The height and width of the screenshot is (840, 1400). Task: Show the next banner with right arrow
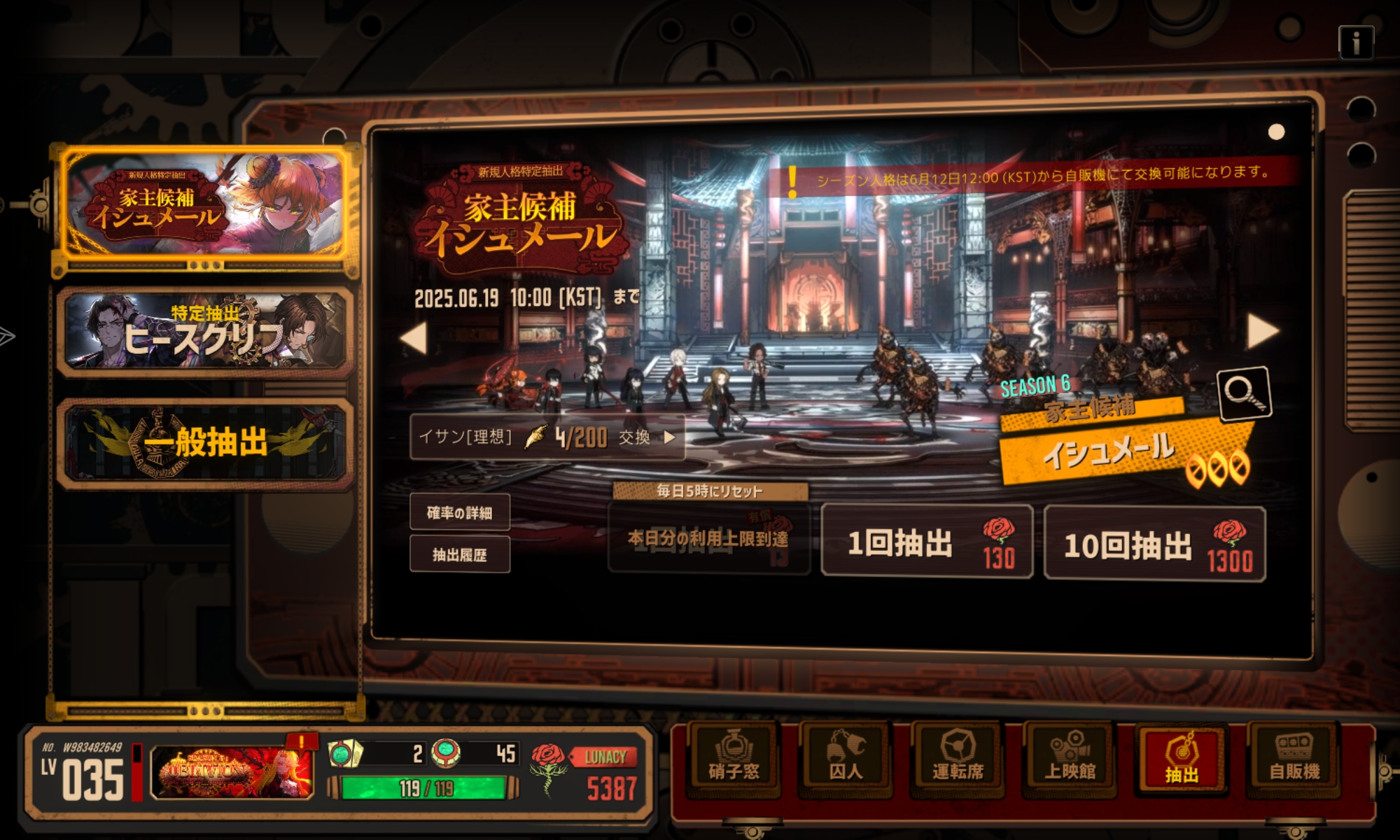coord(1262,331)
